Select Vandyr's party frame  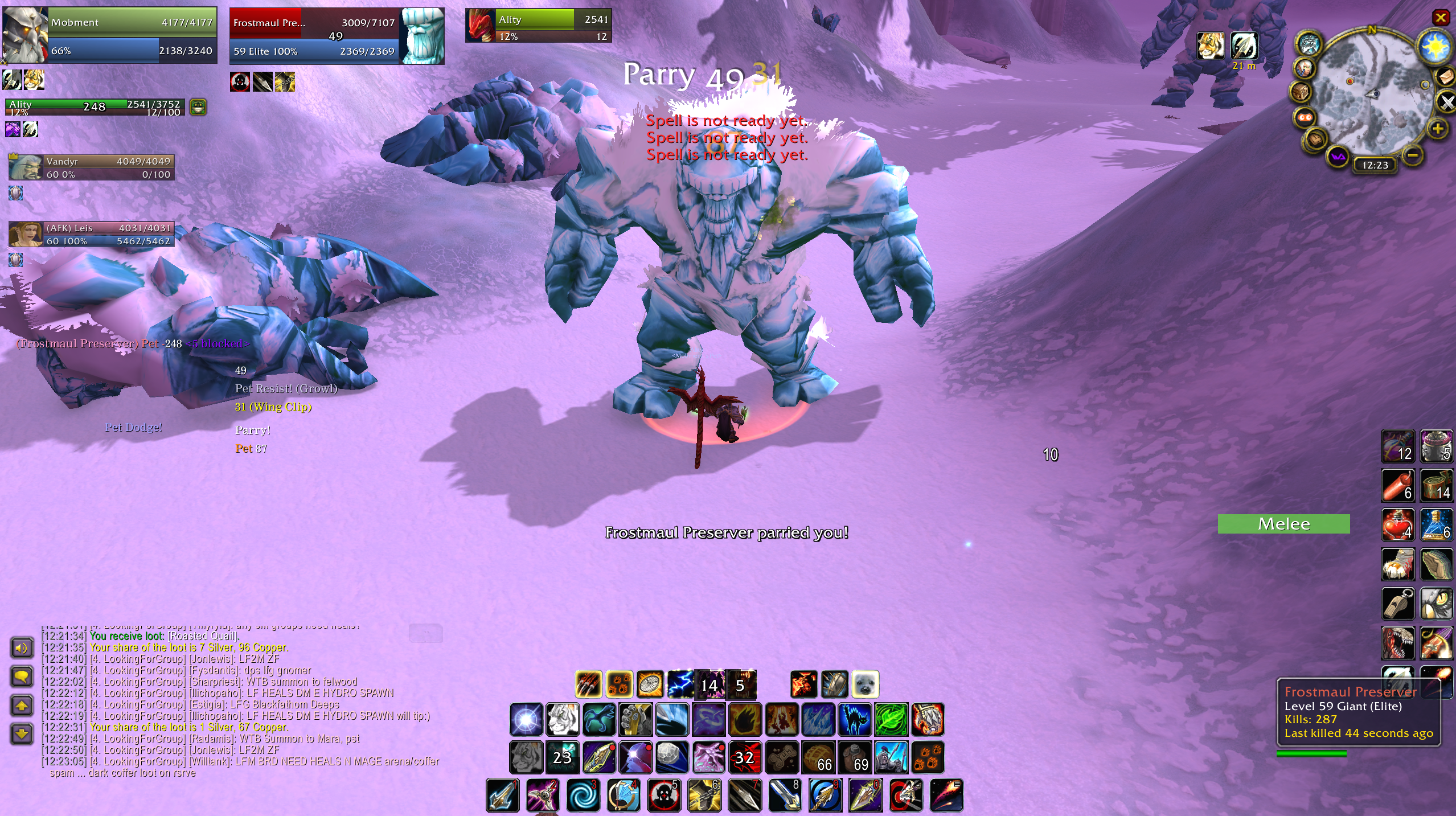92,167
